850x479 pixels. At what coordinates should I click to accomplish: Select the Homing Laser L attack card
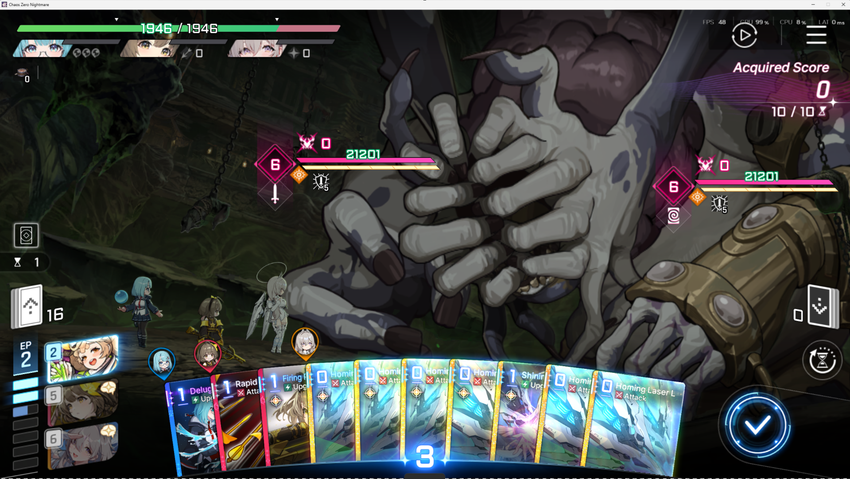tap(640, 425)
